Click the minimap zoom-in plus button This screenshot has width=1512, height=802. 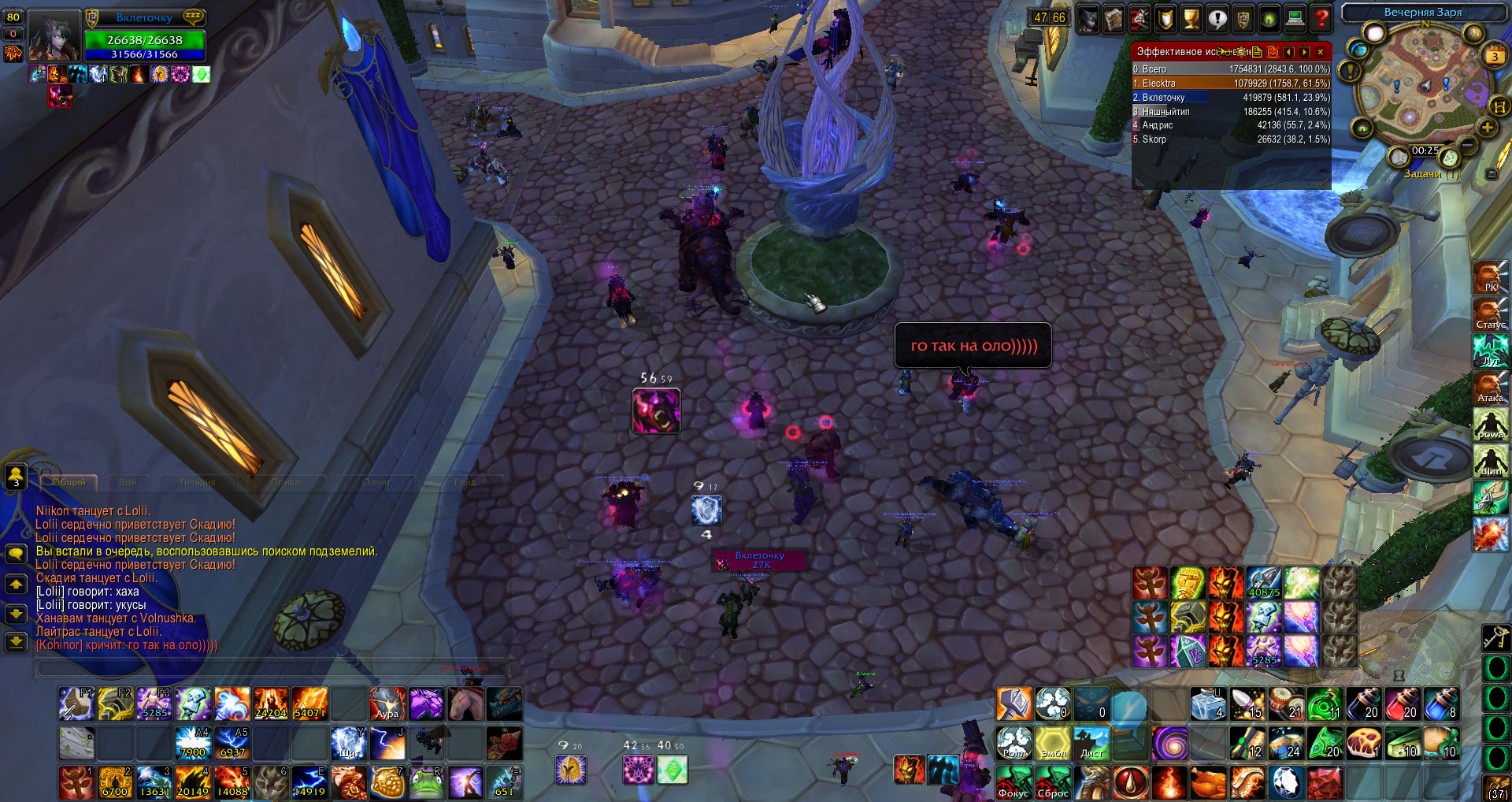(x=1487, y=128)
